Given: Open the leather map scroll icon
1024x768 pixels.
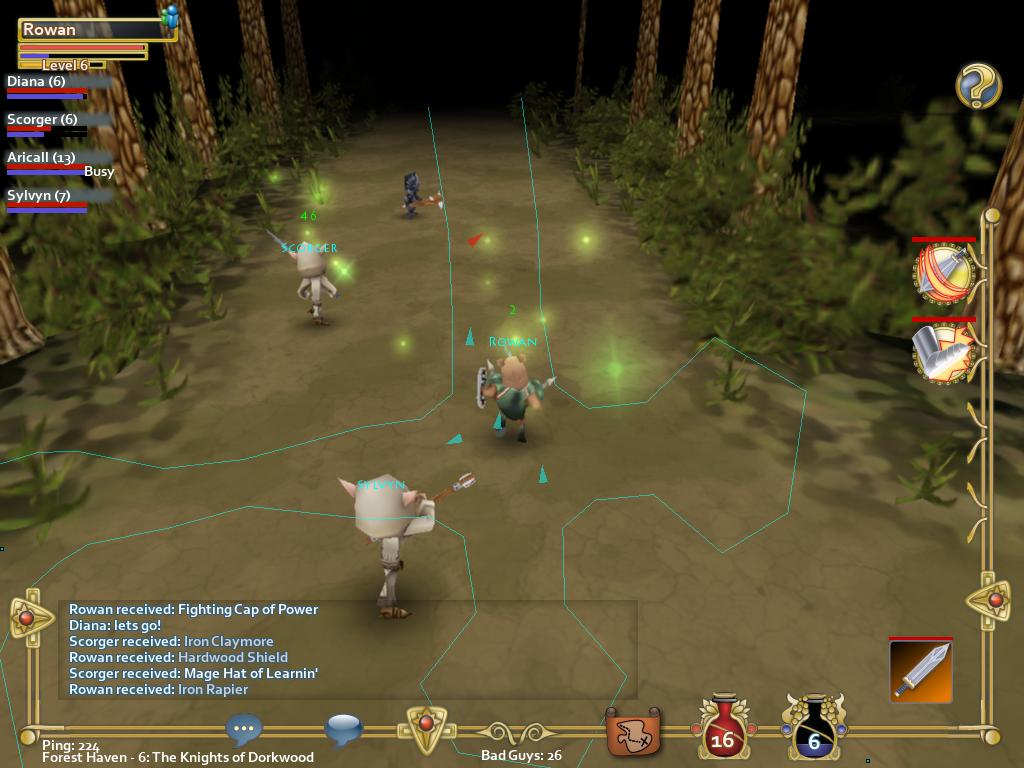Looking at the screenshot, I should (633, 733).
